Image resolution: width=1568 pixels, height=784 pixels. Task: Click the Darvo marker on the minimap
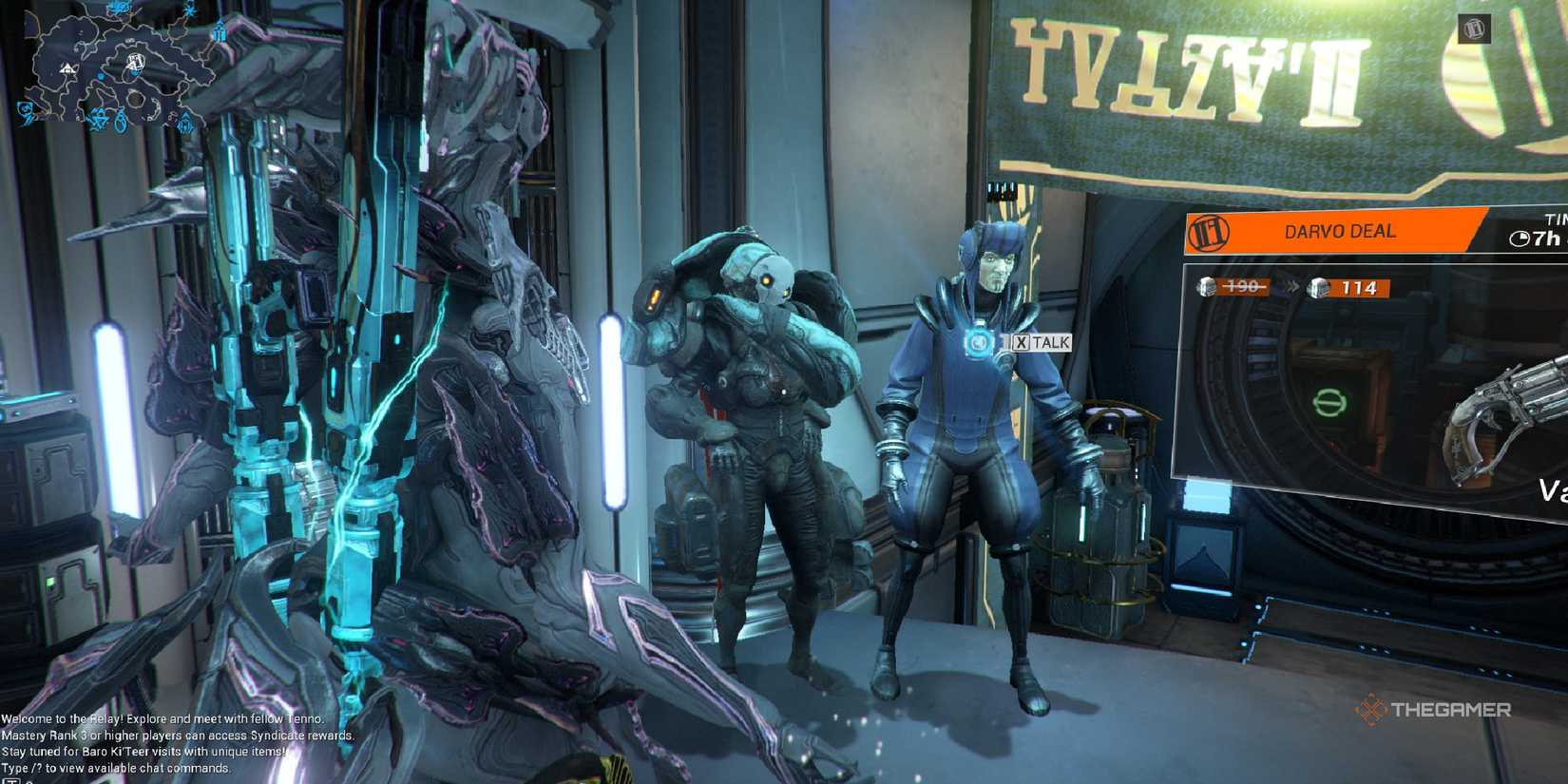pos(136,61)
